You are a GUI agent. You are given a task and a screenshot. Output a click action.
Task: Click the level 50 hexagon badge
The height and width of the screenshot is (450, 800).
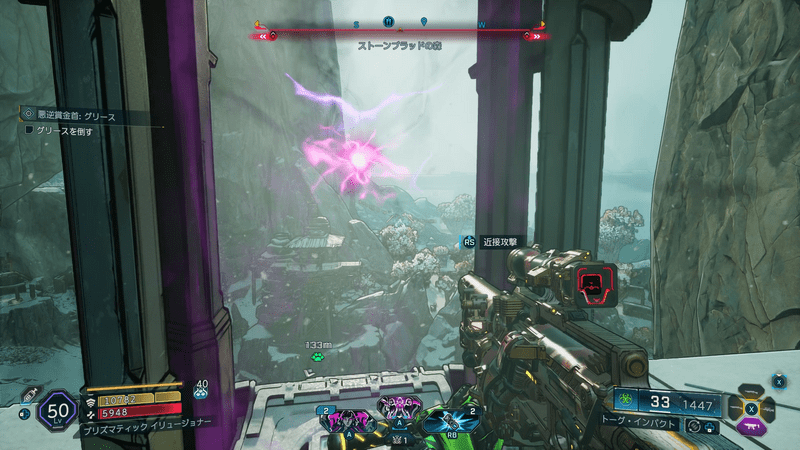[55, 410]
